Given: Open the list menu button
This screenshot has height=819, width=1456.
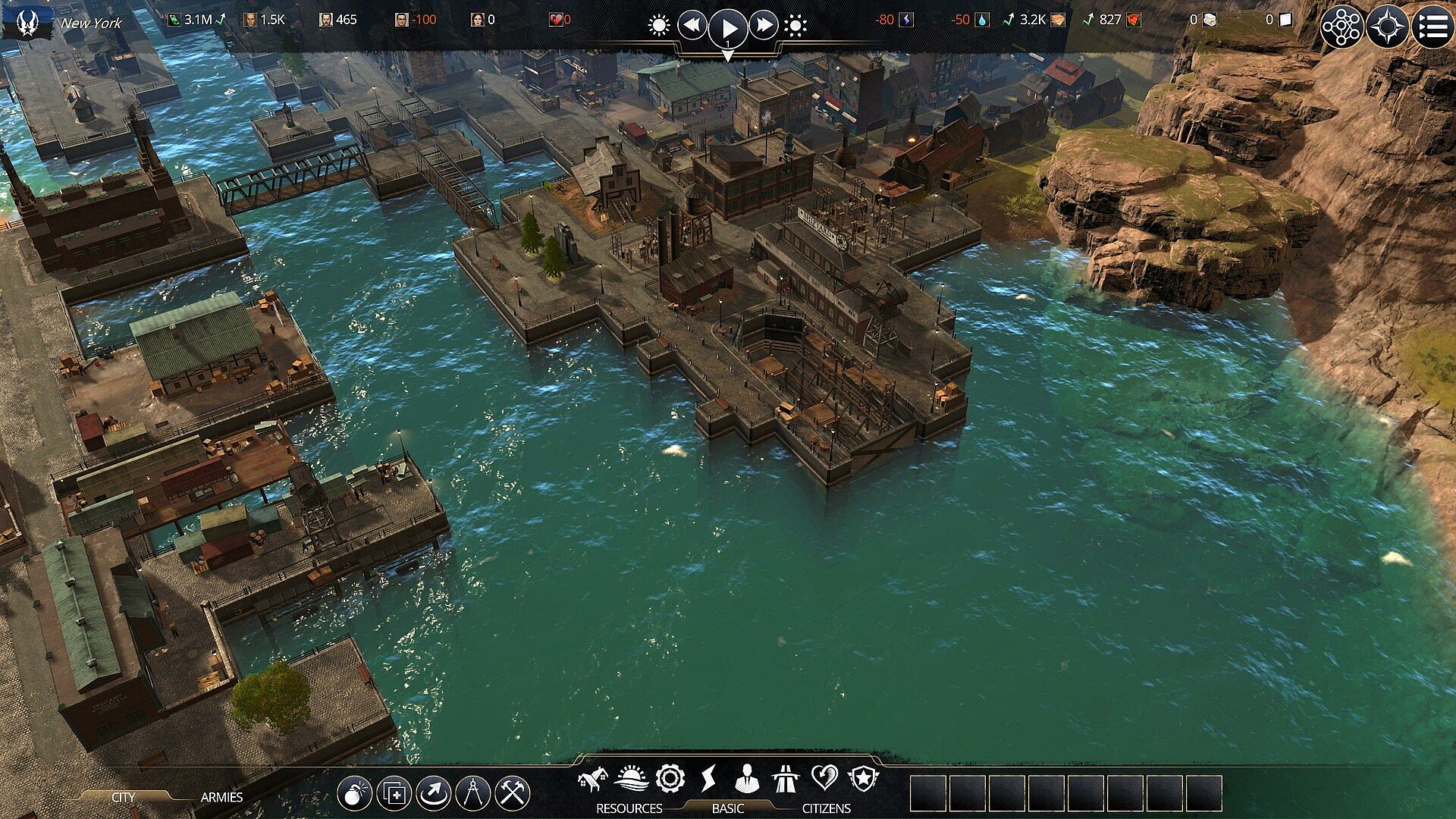Looking at the screenshot, I should point(1432,27).
